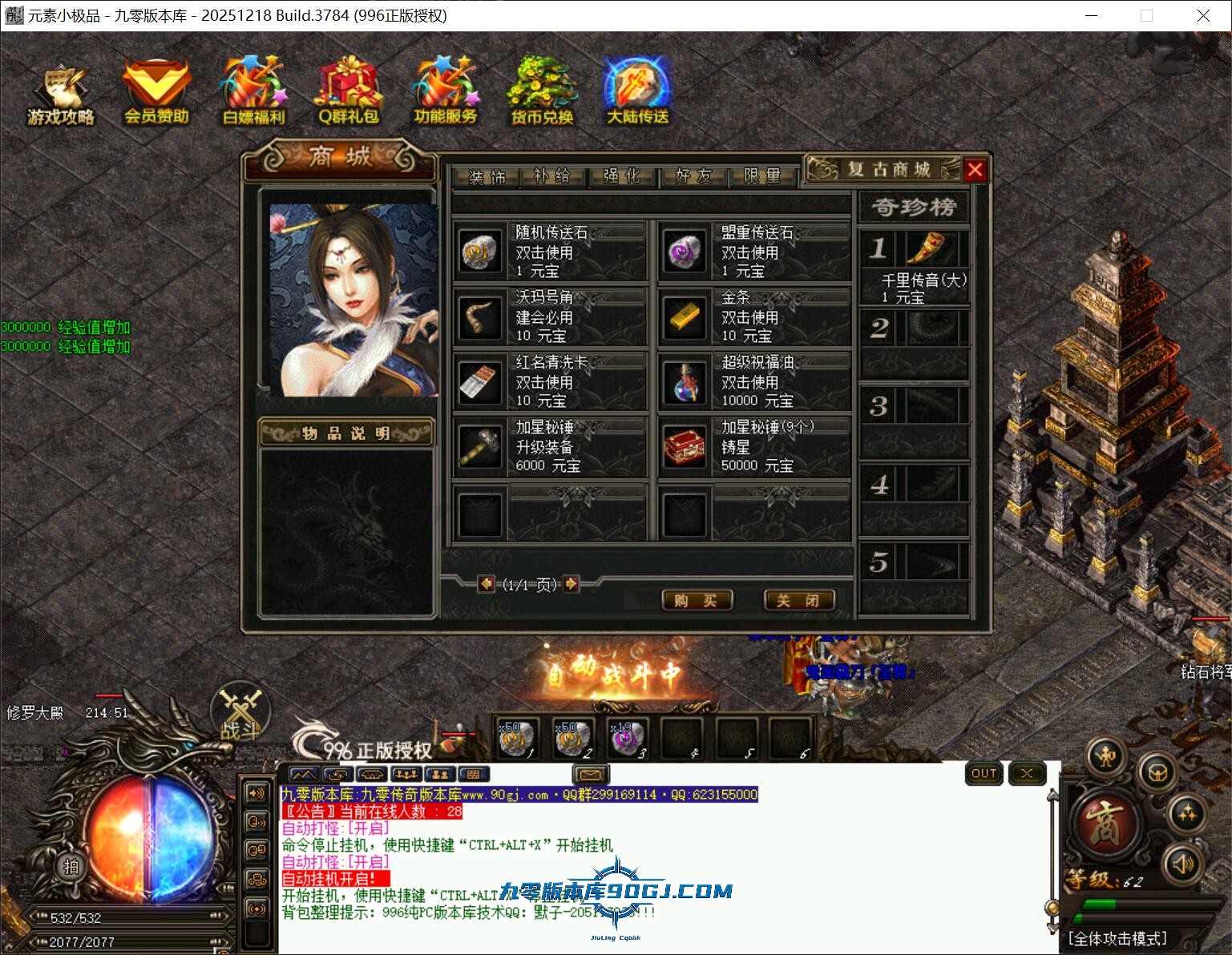This screenshot has height=955, width=1232.
Task: Collapse chat panel with OUT button
Action: pos(984,773)
